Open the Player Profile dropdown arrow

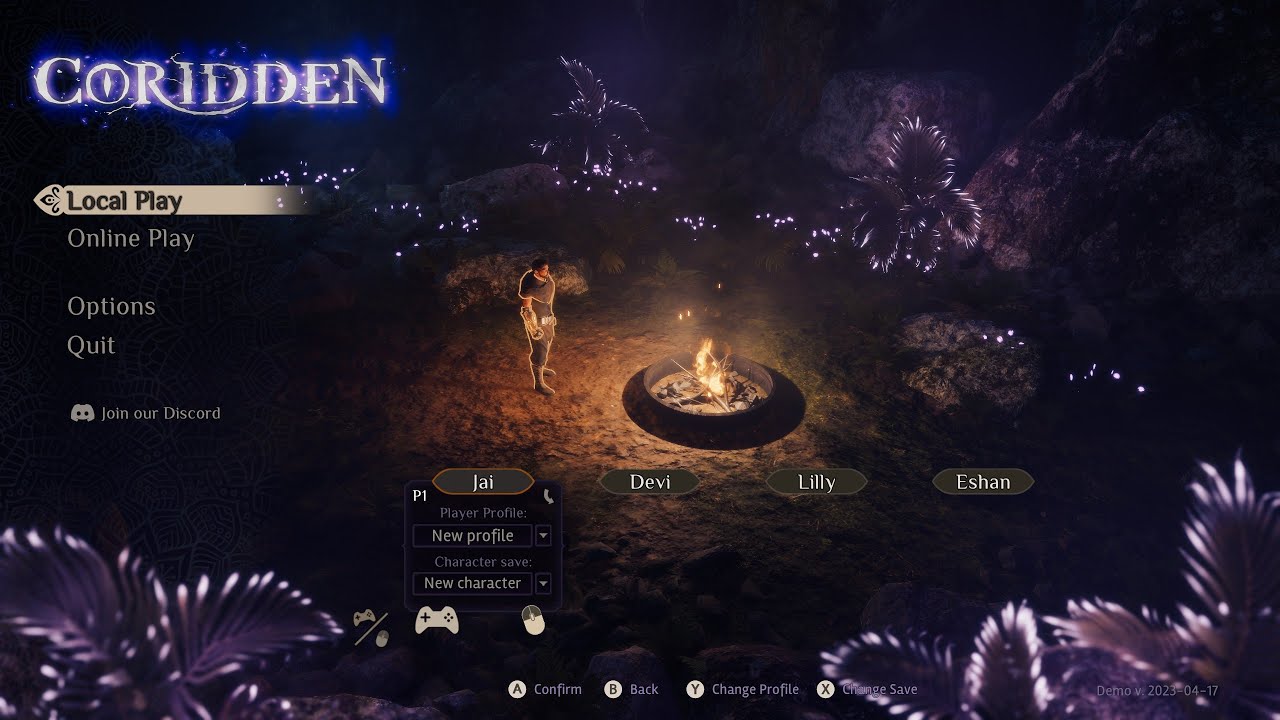[543, 536]
